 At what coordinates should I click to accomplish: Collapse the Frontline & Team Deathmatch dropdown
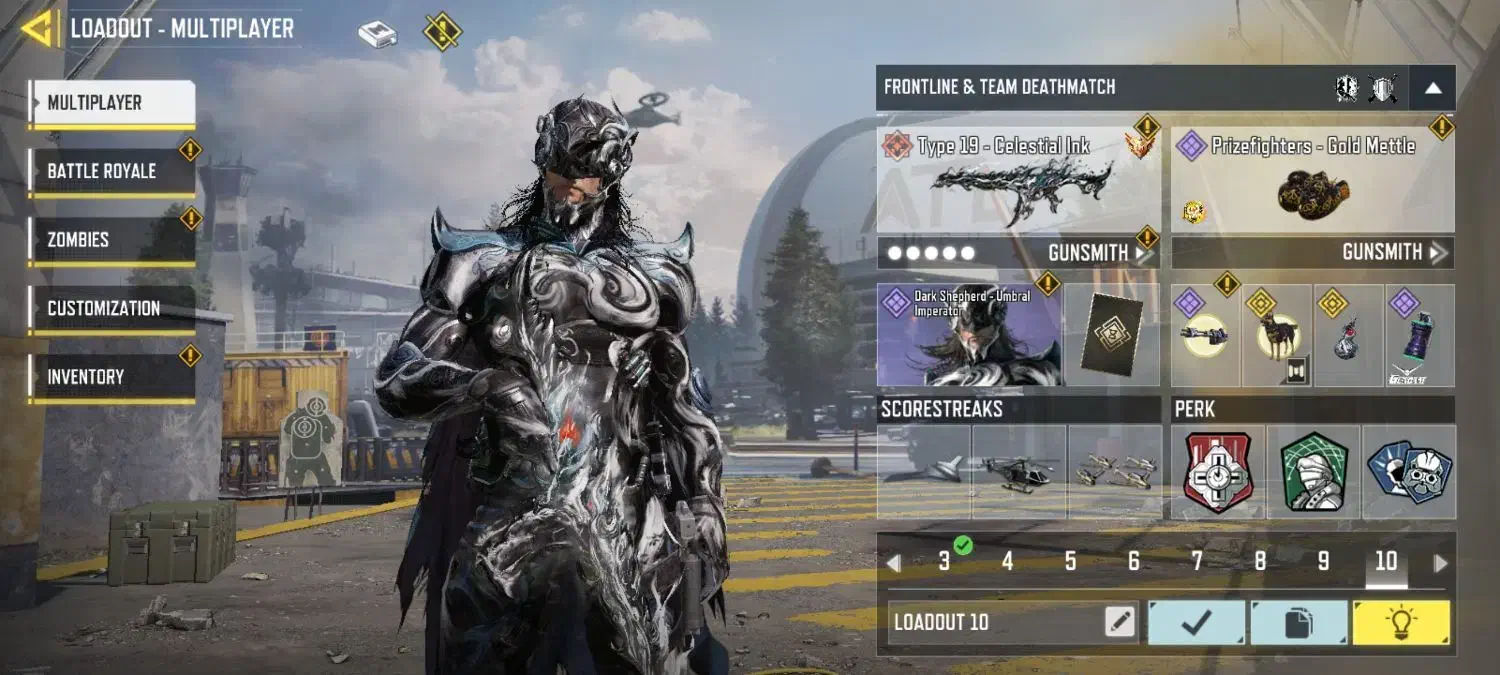point(1432,88)
